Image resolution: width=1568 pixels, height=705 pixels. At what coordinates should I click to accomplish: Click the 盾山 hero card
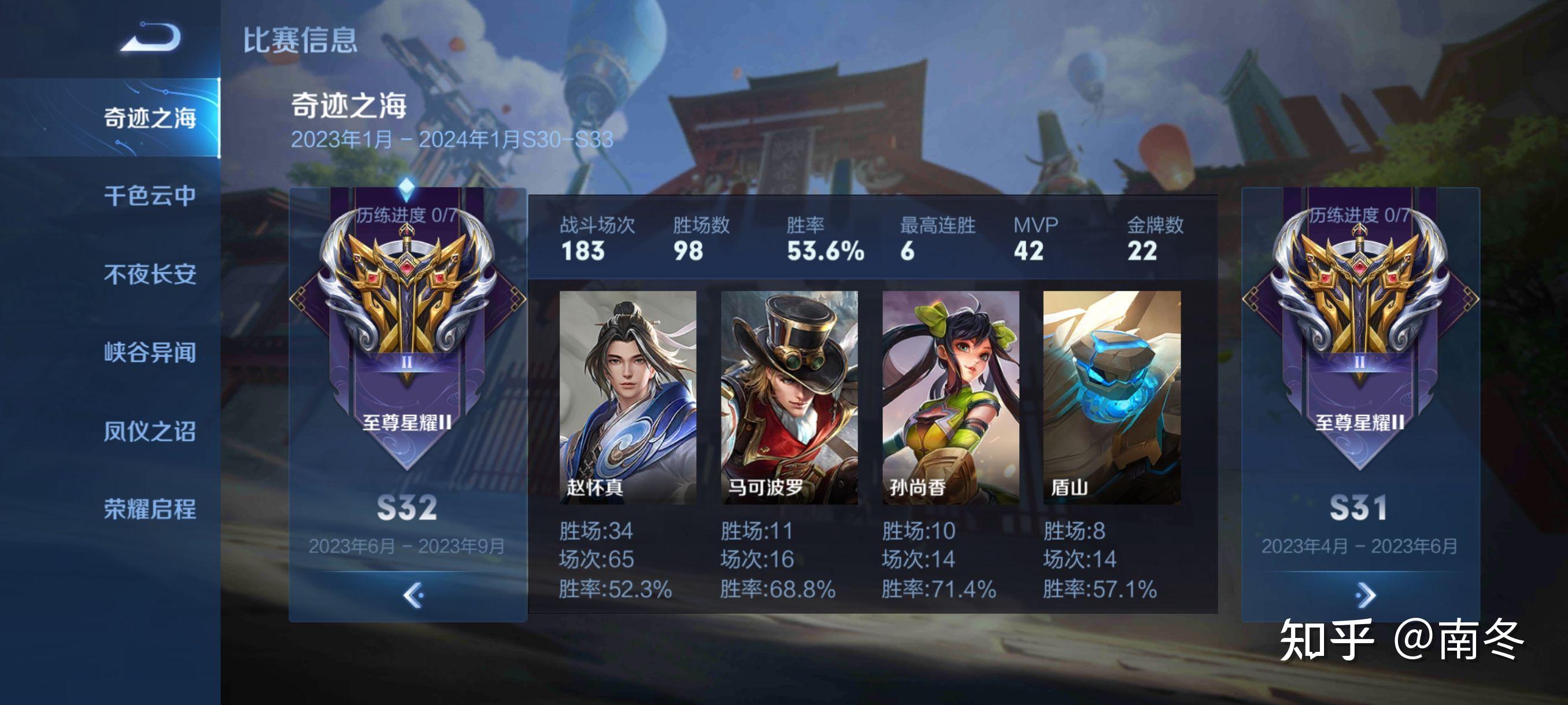[1111, 396]
